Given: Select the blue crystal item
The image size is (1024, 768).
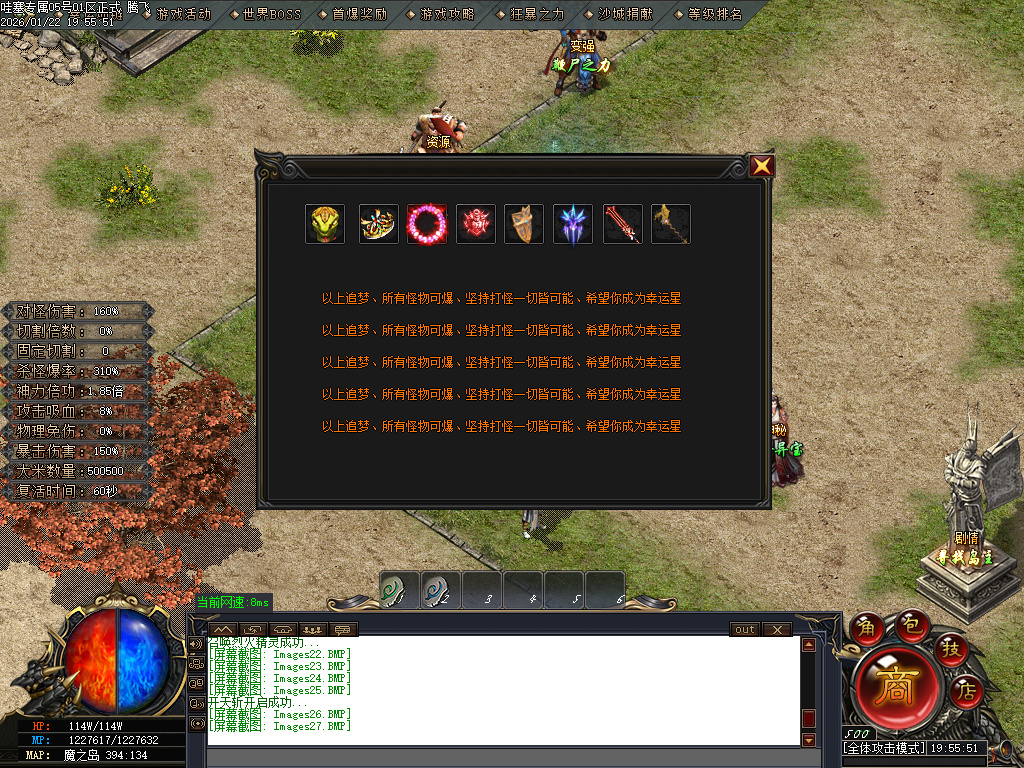Looking at the screenshot, I should coord(573,224).
